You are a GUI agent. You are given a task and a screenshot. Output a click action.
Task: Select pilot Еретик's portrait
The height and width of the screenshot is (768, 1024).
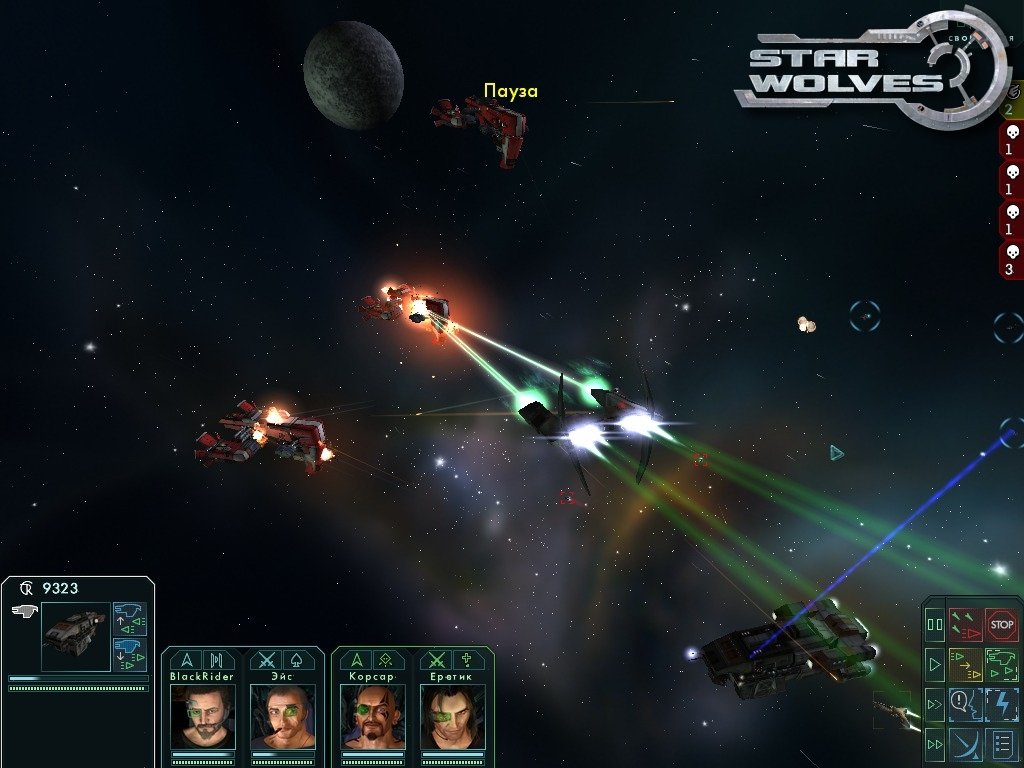(453, 716)
